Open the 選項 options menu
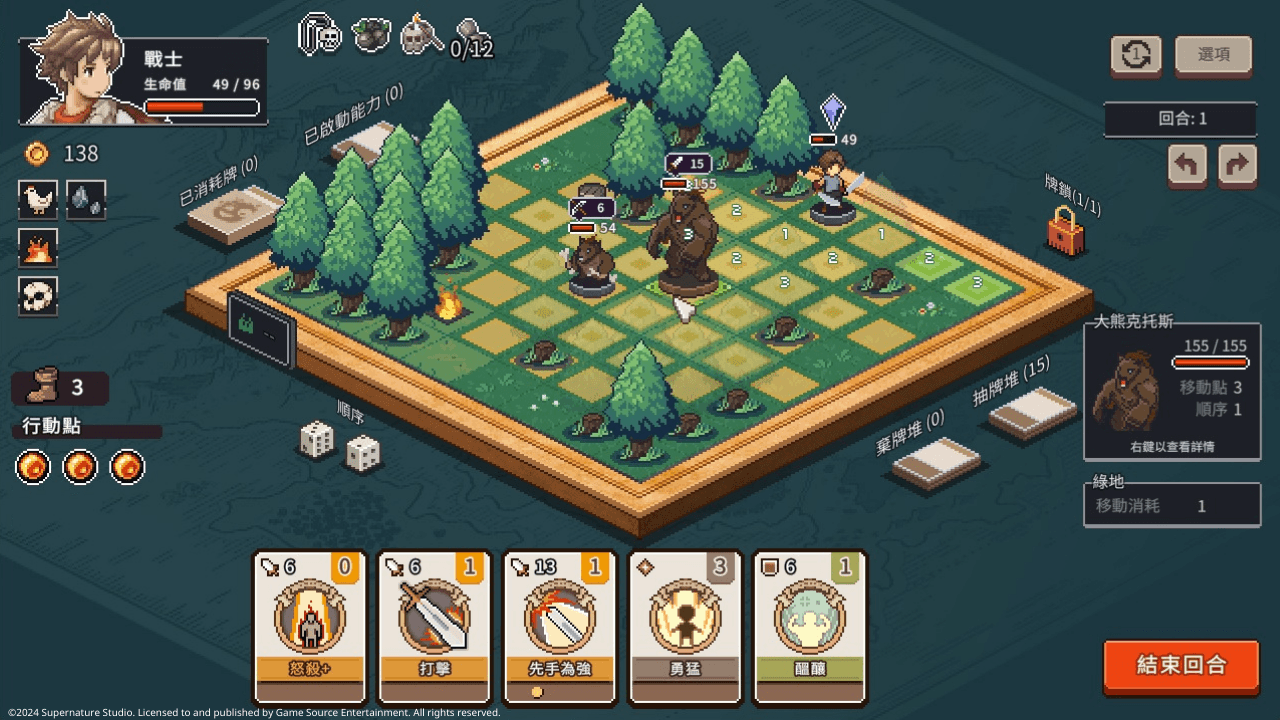 click(x=1213, y=55)
